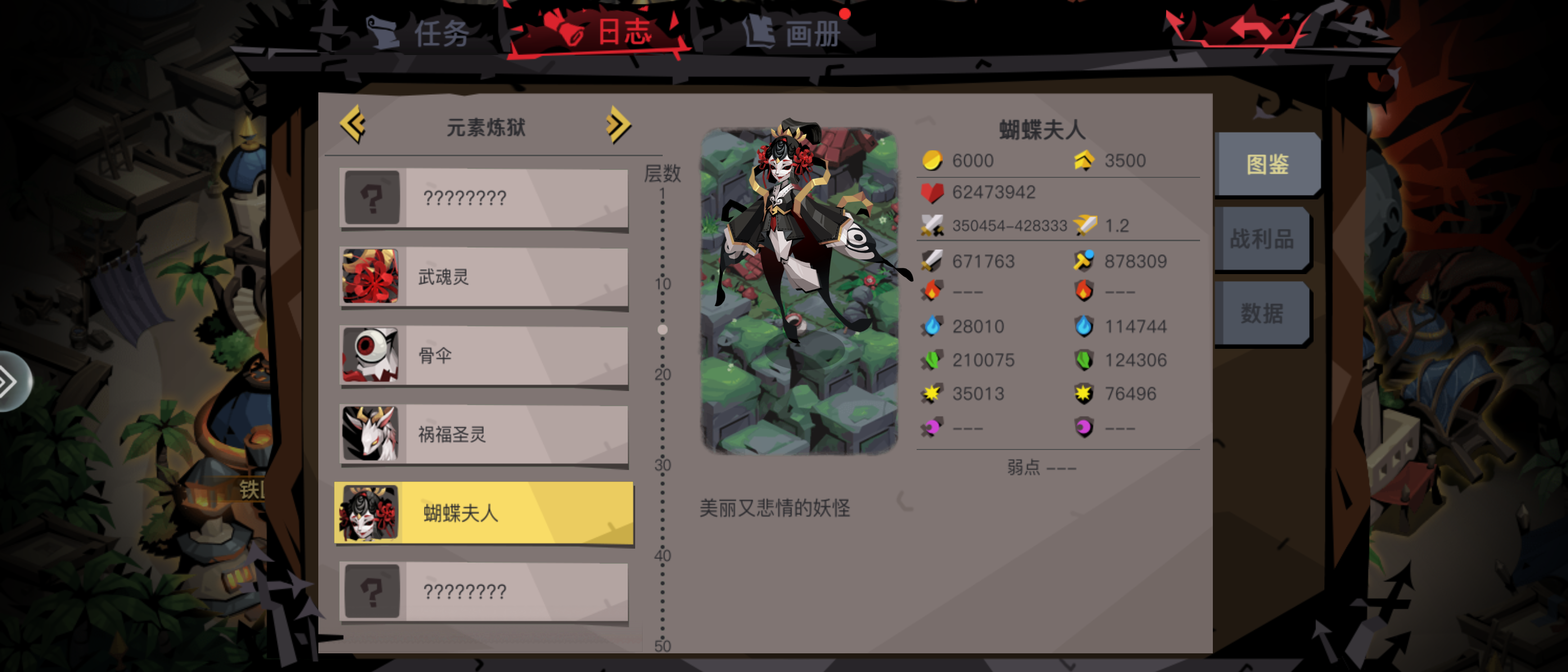The width and height of the screenshot is (1568, 672).
Task: Click the leaf element icon next to 210075
Action: tap(931, 360)
